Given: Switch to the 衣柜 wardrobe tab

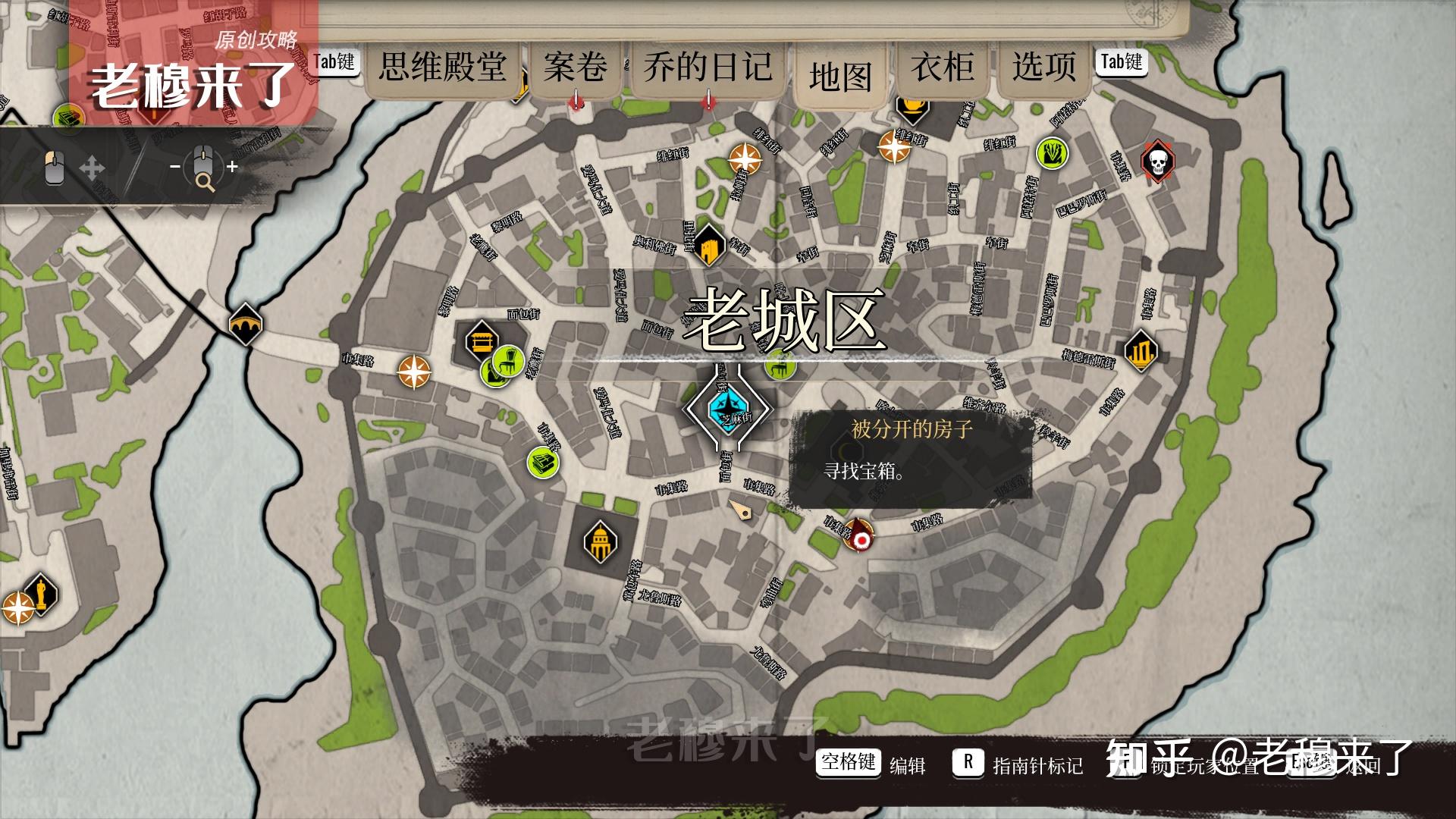Looking at the screenshot, I should 943,67.
